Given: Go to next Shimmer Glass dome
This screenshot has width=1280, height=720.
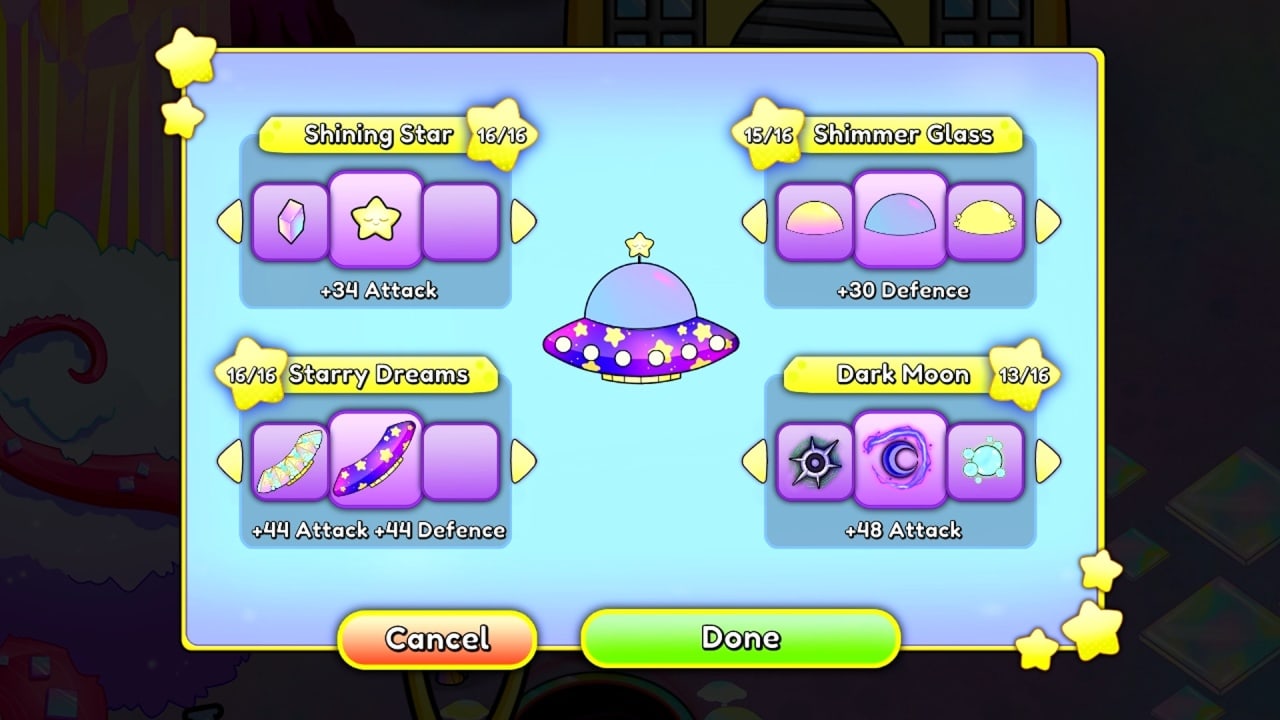Looking at the screenshot, I should tap(1047, 221).
